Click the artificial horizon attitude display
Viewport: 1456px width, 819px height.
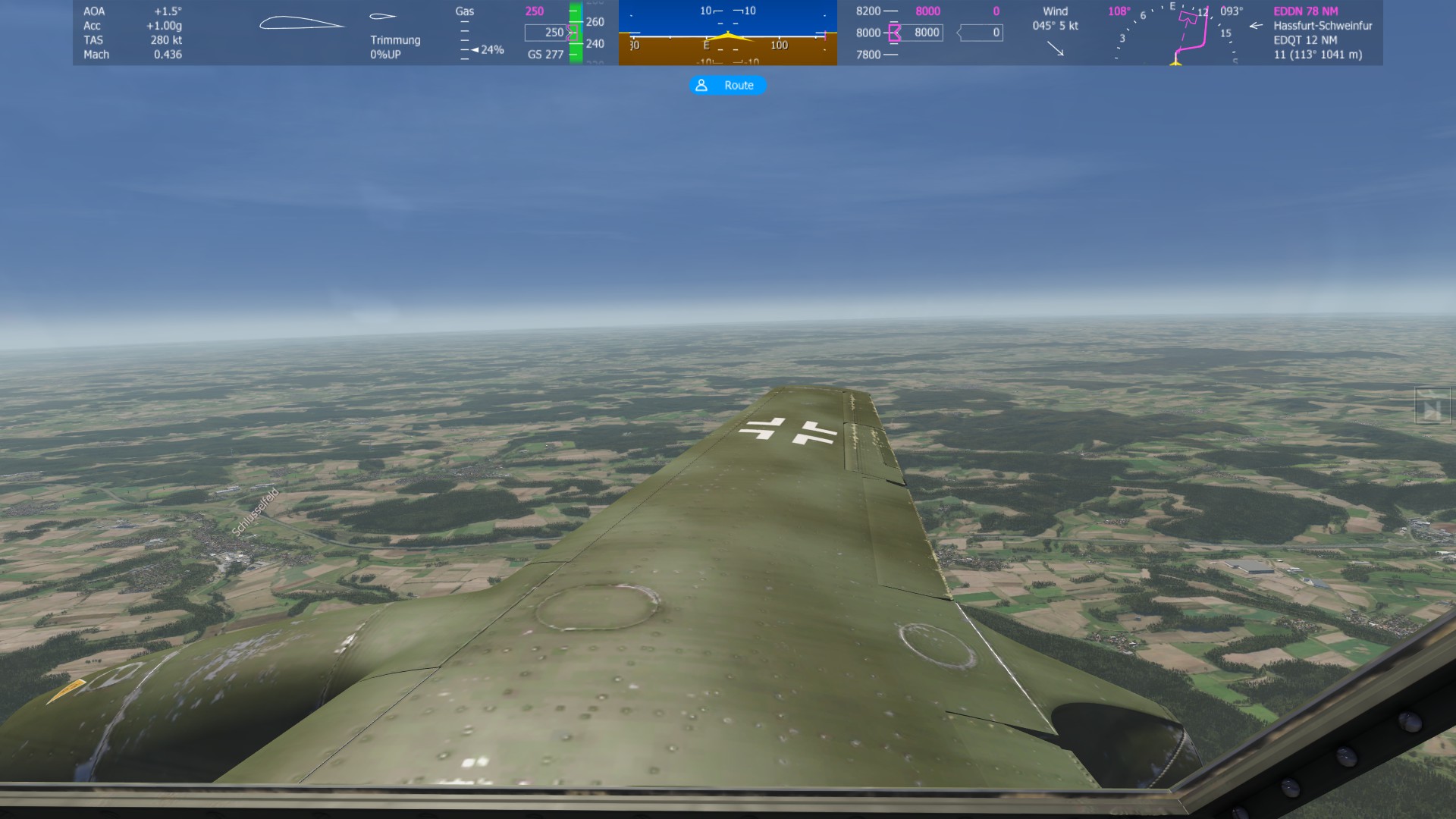point(727,34)
